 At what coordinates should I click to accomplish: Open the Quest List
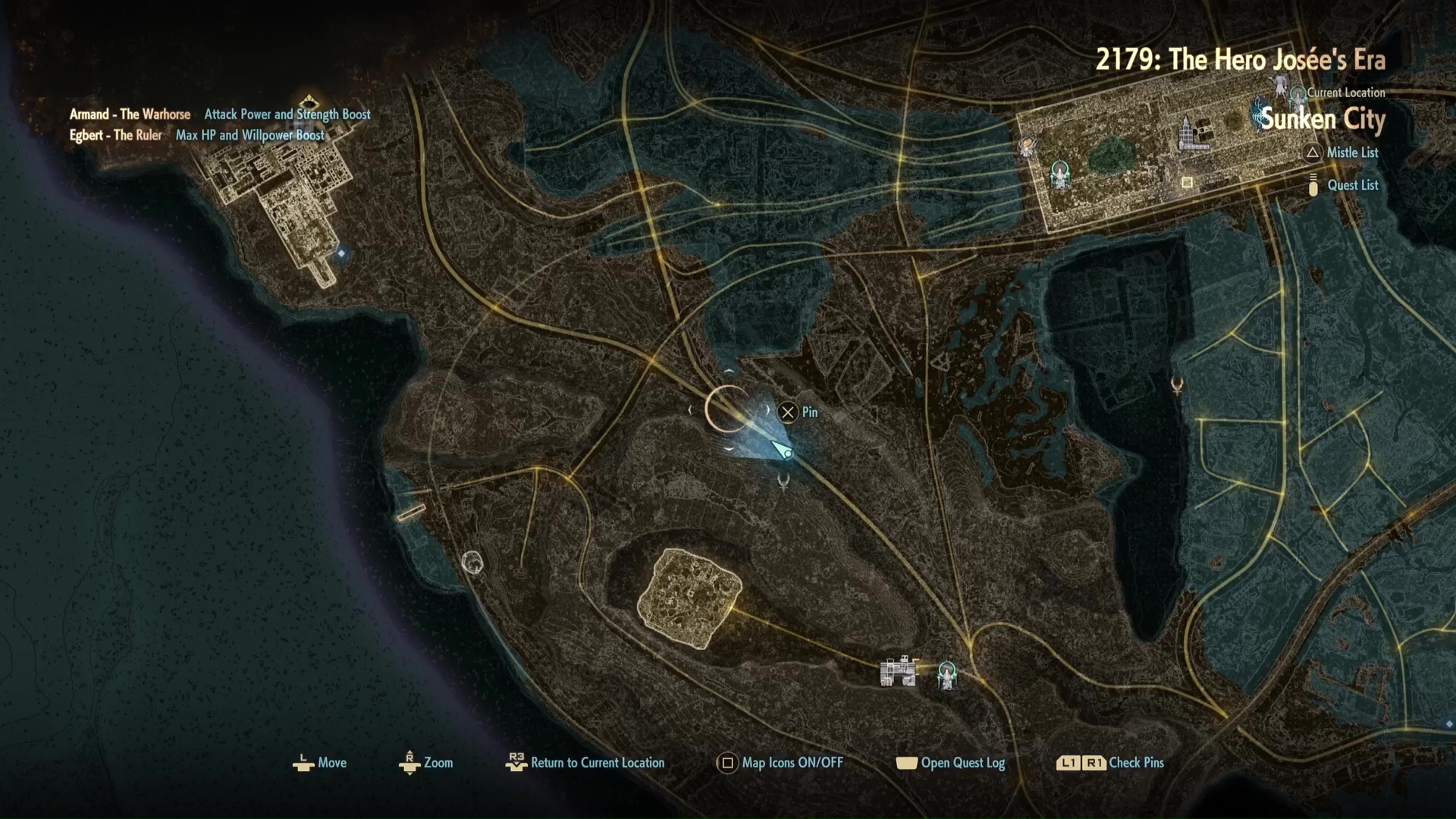(x=1352, y=185)
